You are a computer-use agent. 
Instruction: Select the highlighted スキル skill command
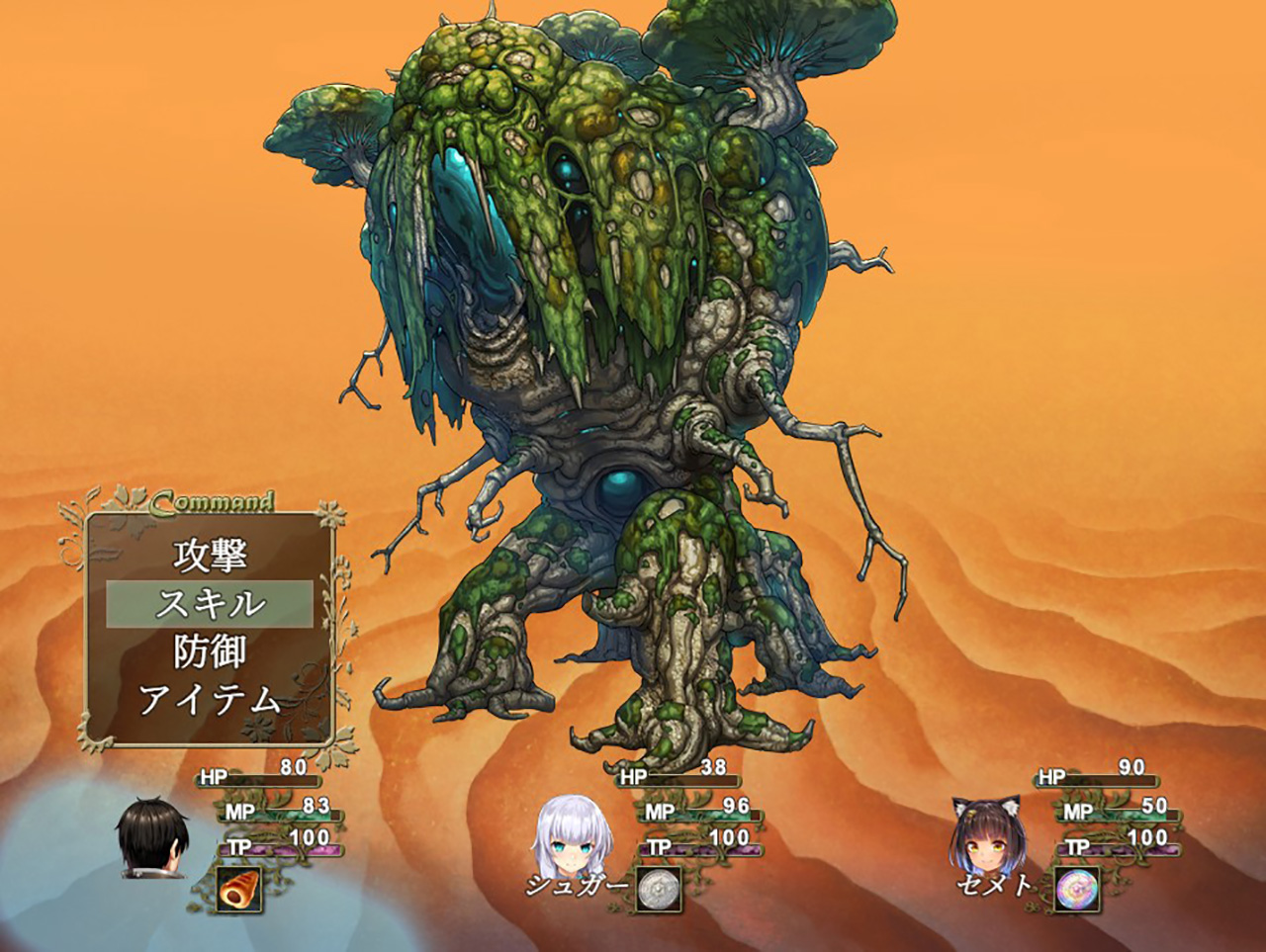click(210, 604)
